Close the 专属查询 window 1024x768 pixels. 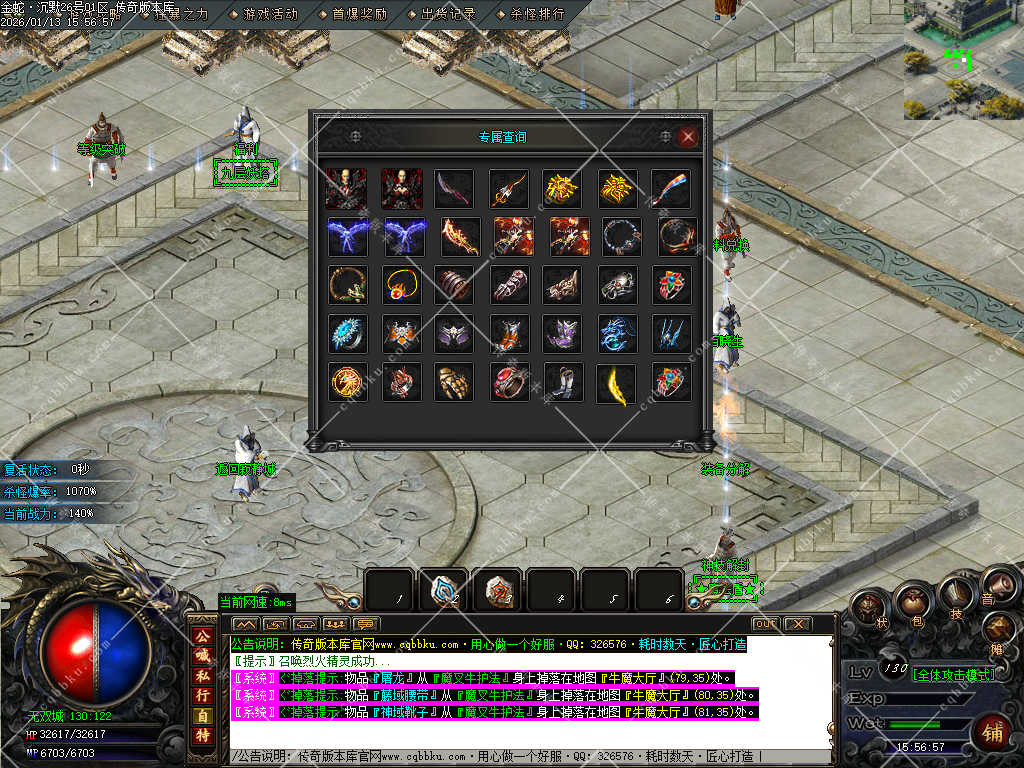tap(687, 137)
